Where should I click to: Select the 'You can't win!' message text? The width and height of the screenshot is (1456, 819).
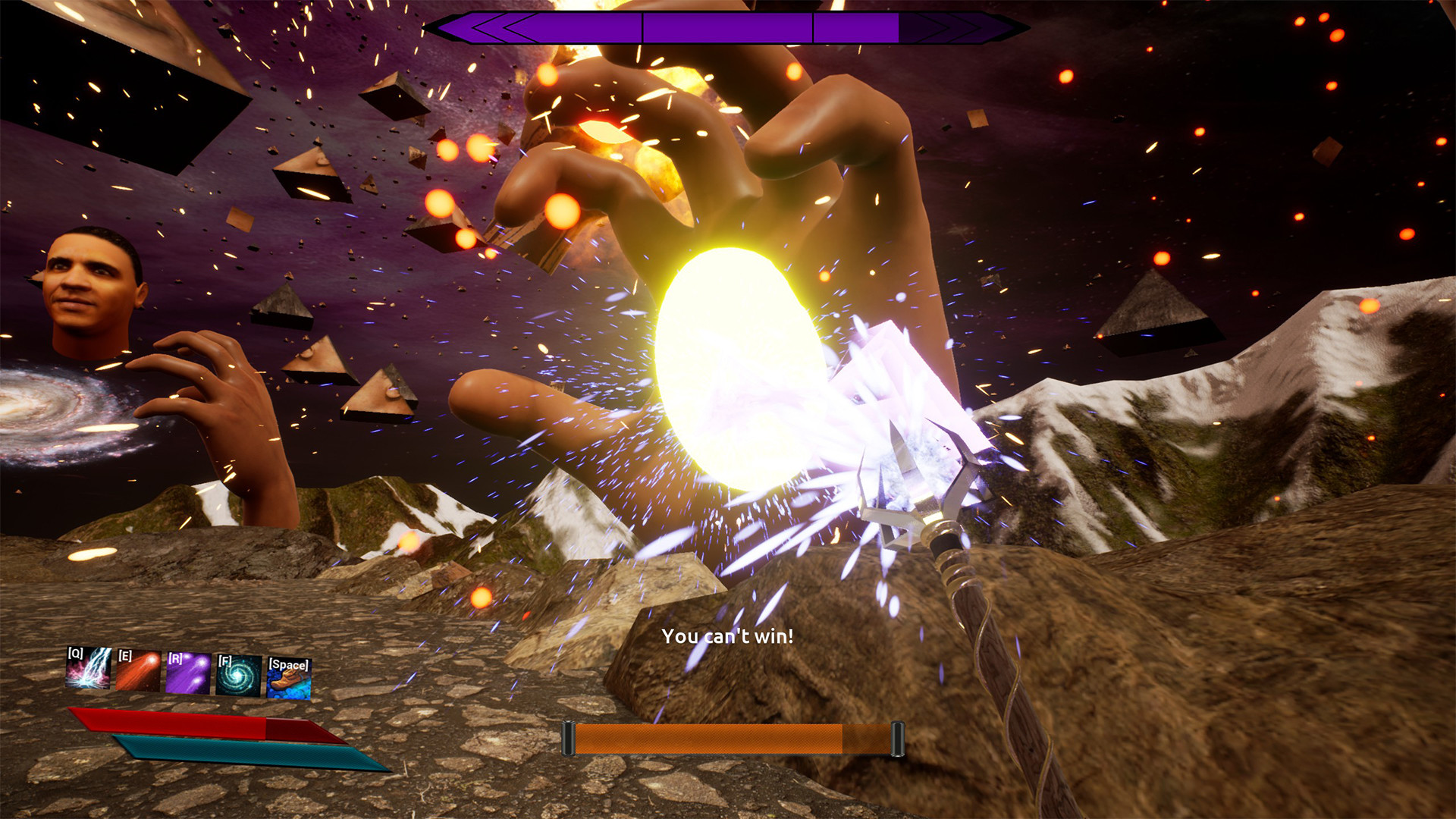[x=730, y=638]
